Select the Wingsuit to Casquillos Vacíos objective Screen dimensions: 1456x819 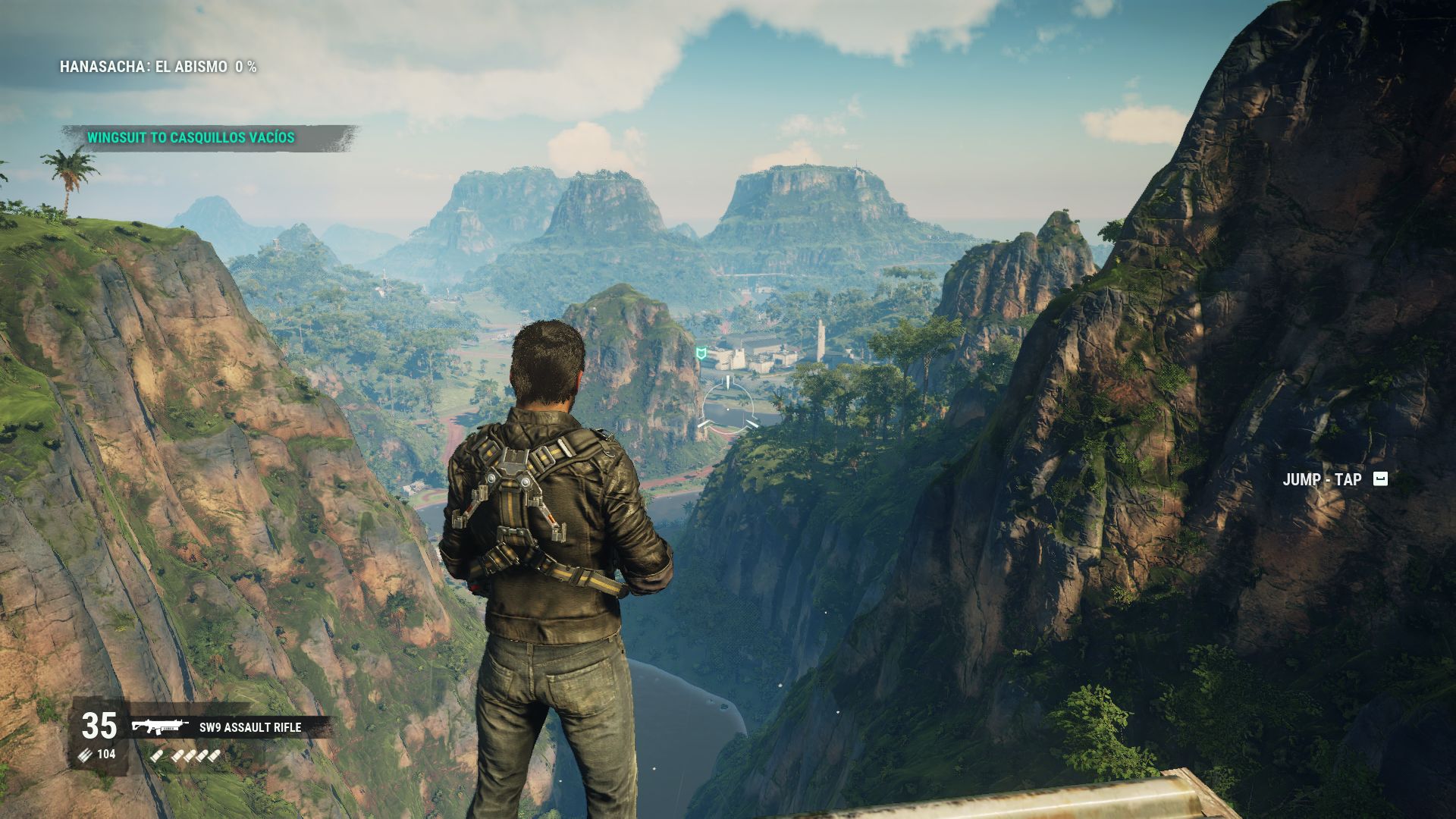click(x=190, y=138)
